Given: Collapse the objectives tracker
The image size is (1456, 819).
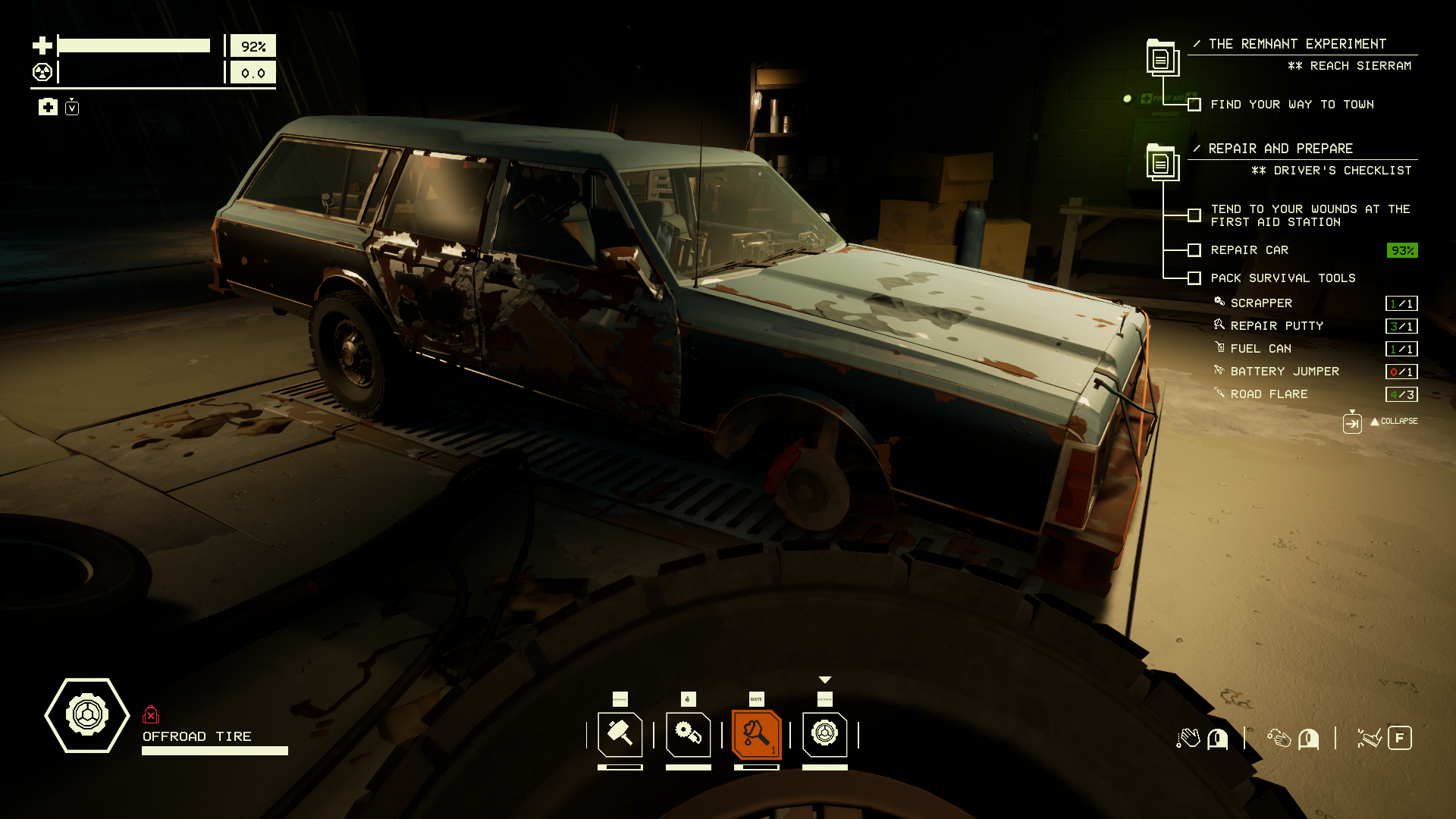Looking at the screenshot, I should click(x=1392, y=422).
